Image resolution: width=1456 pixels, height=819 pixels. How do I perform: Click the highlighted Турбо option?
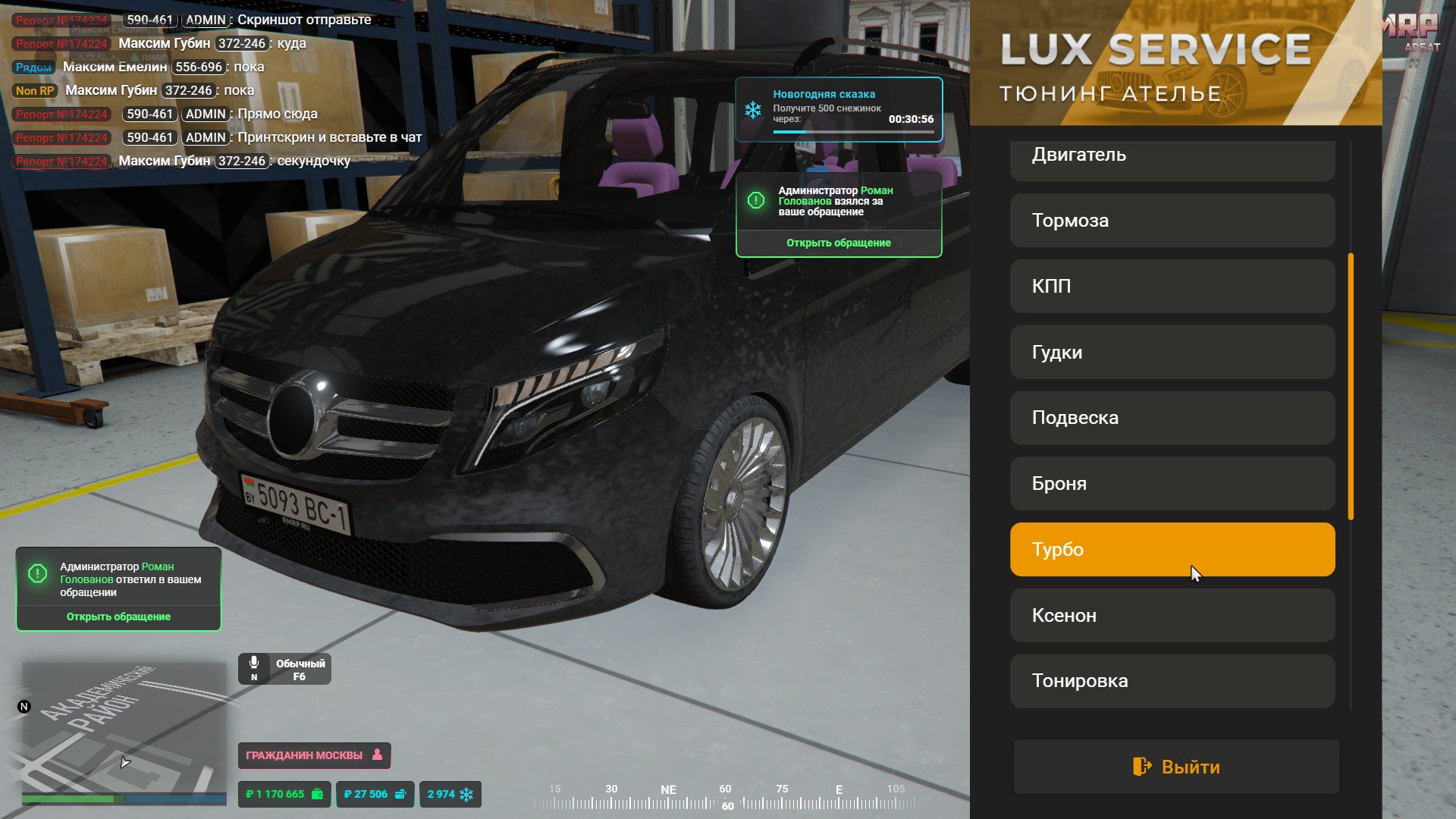click(1172, 550)
